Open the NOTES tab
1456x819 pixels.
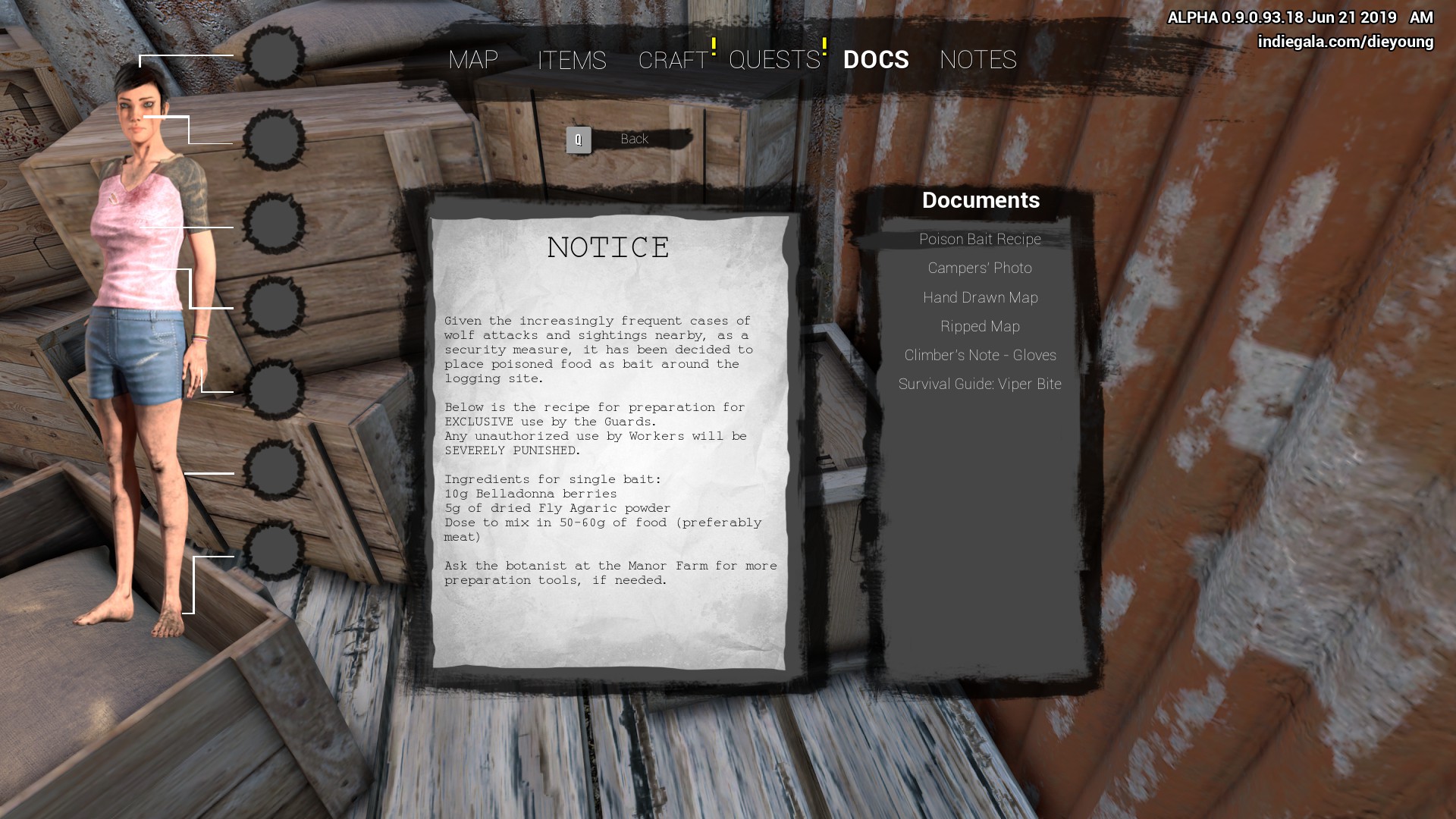(x=977, y=60)
